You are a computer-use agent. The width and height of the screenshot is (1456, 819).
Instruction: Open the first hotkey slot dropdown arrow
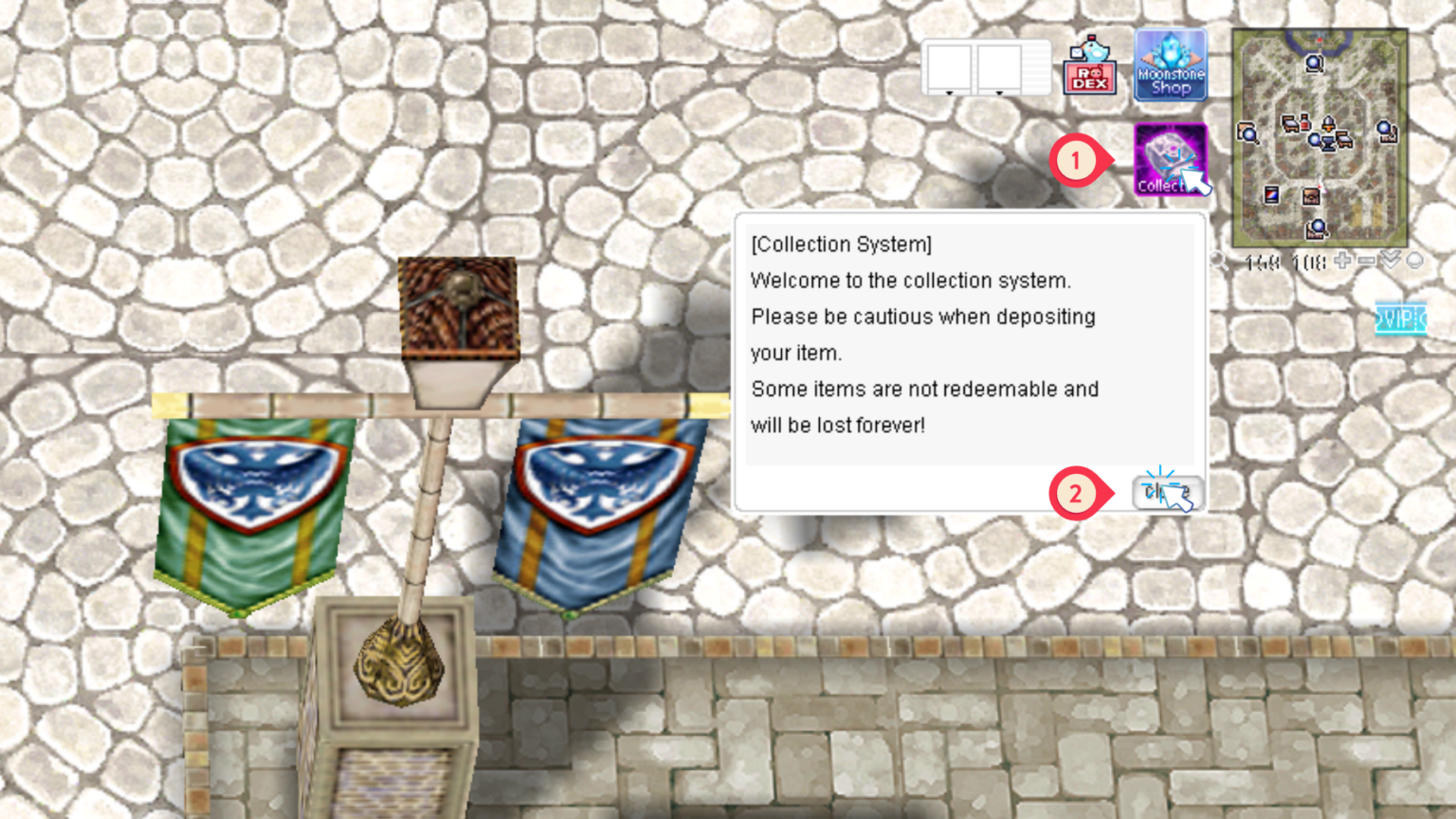(x=949, y=93)
